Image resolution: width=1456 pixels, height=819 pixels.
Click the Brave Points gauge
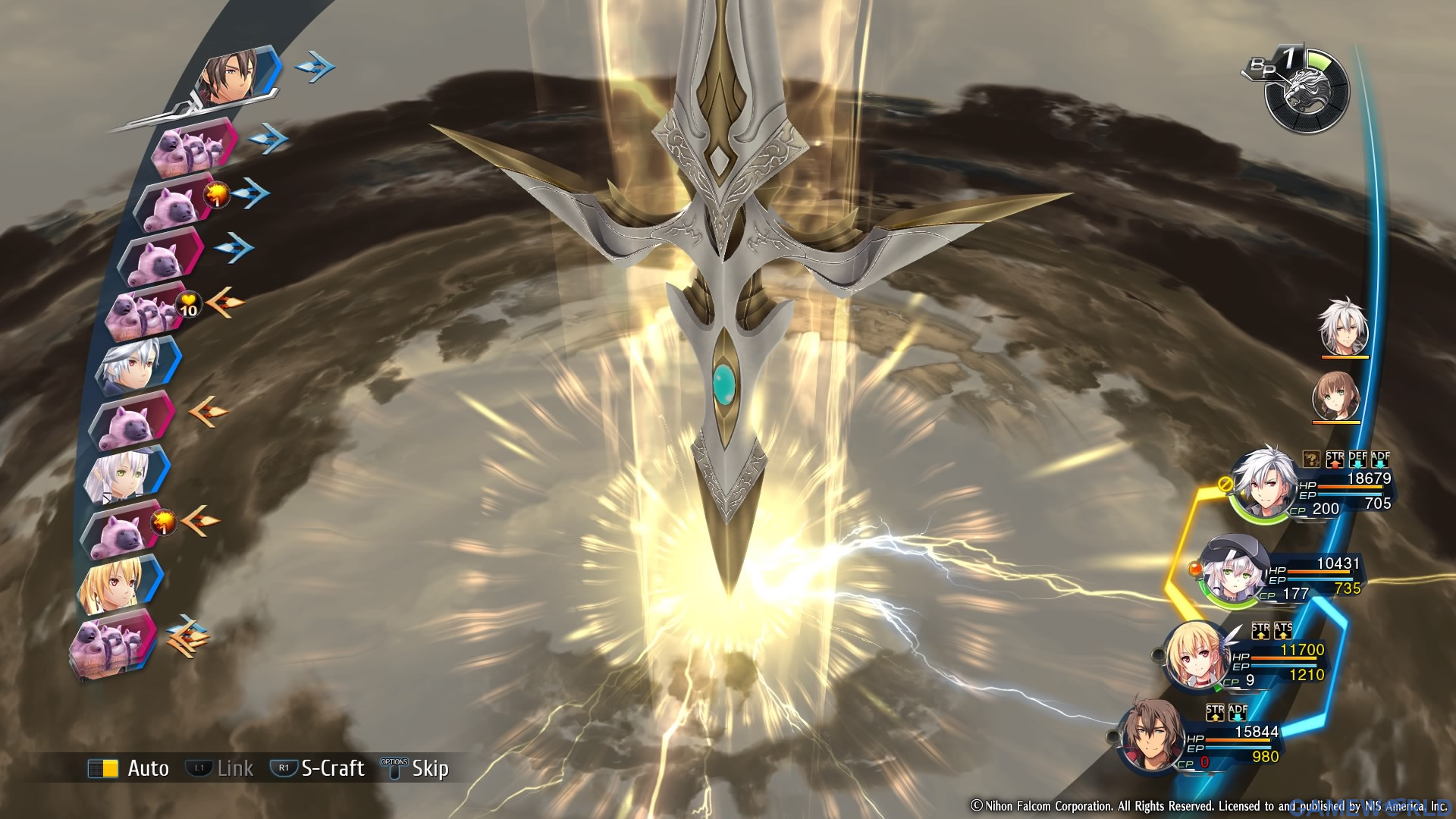[x=1306, y=91]
